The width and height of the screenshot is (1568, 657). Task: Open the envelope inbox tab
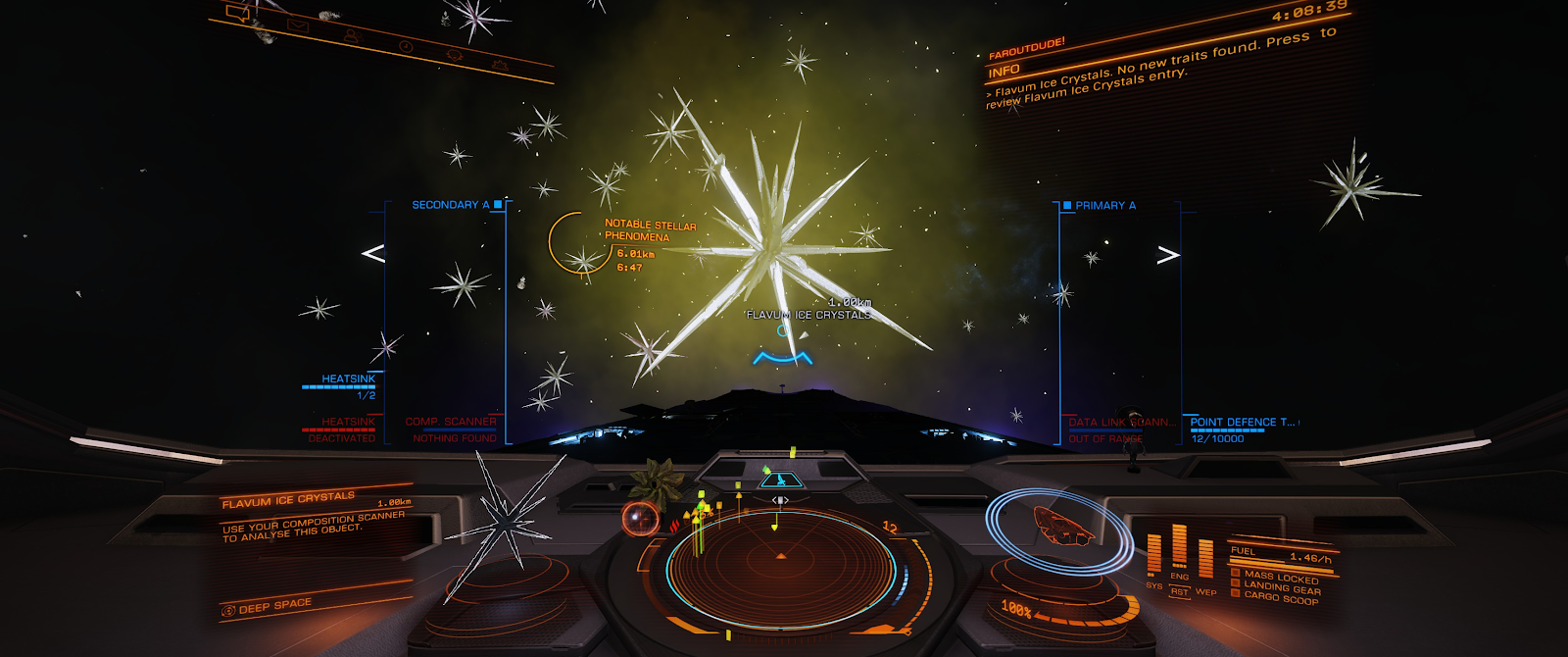297,25
